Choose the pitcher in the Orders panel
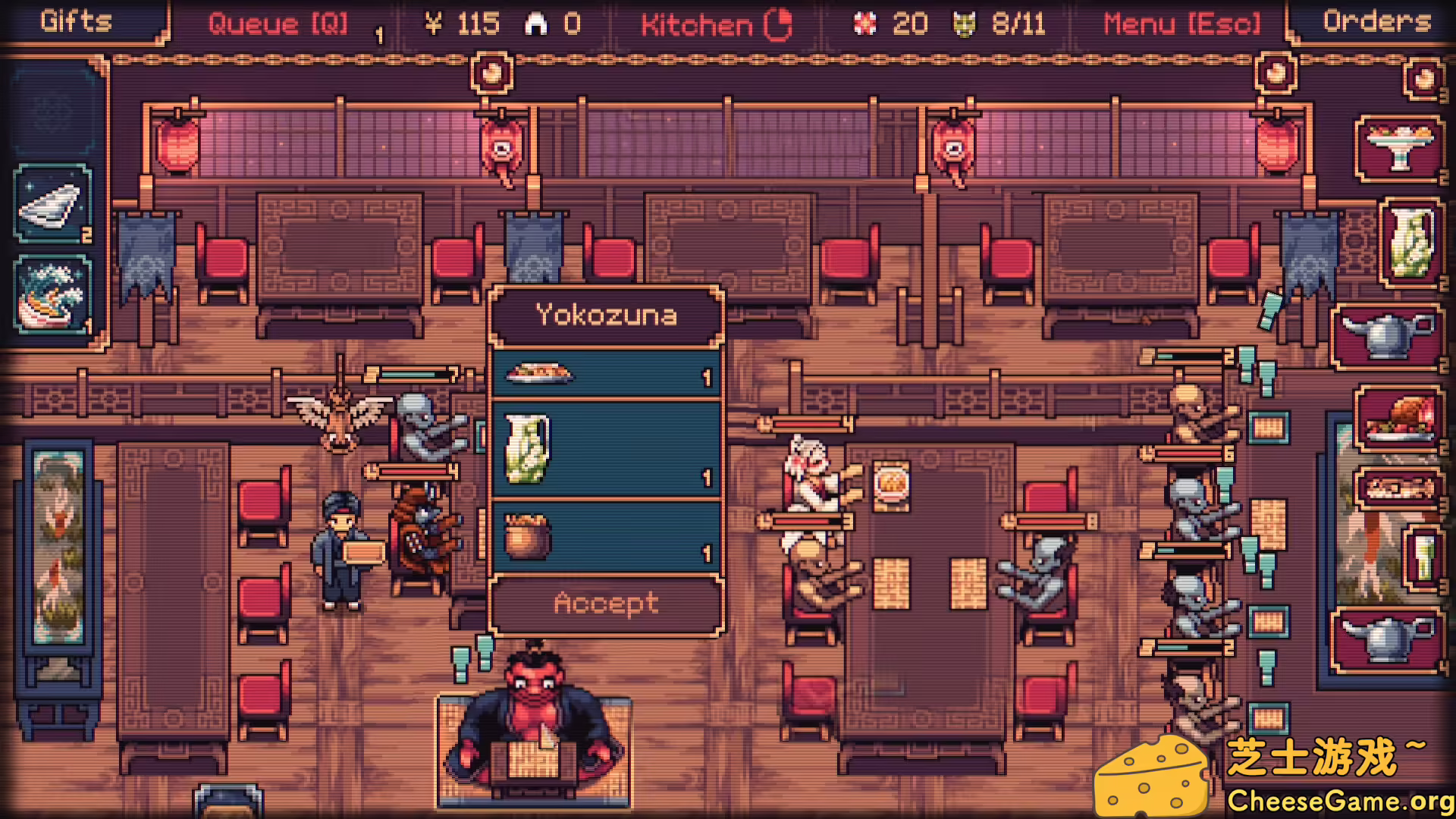 [x=1410, y=243]
